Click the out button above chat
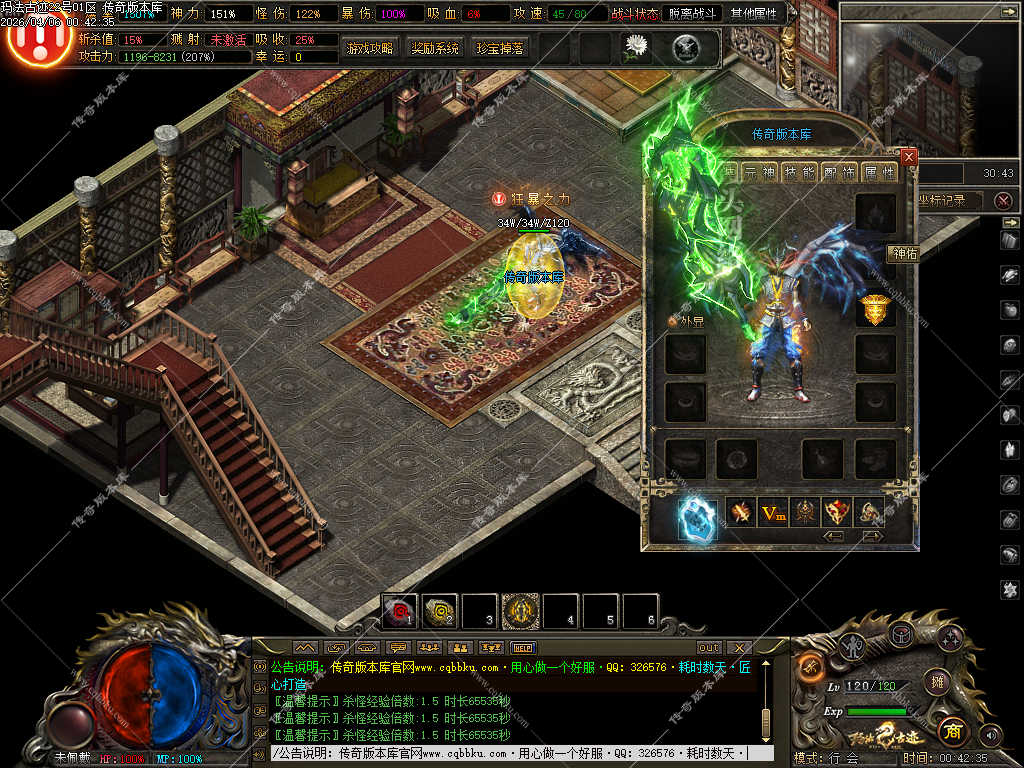1024x768 pixels. 709,647
